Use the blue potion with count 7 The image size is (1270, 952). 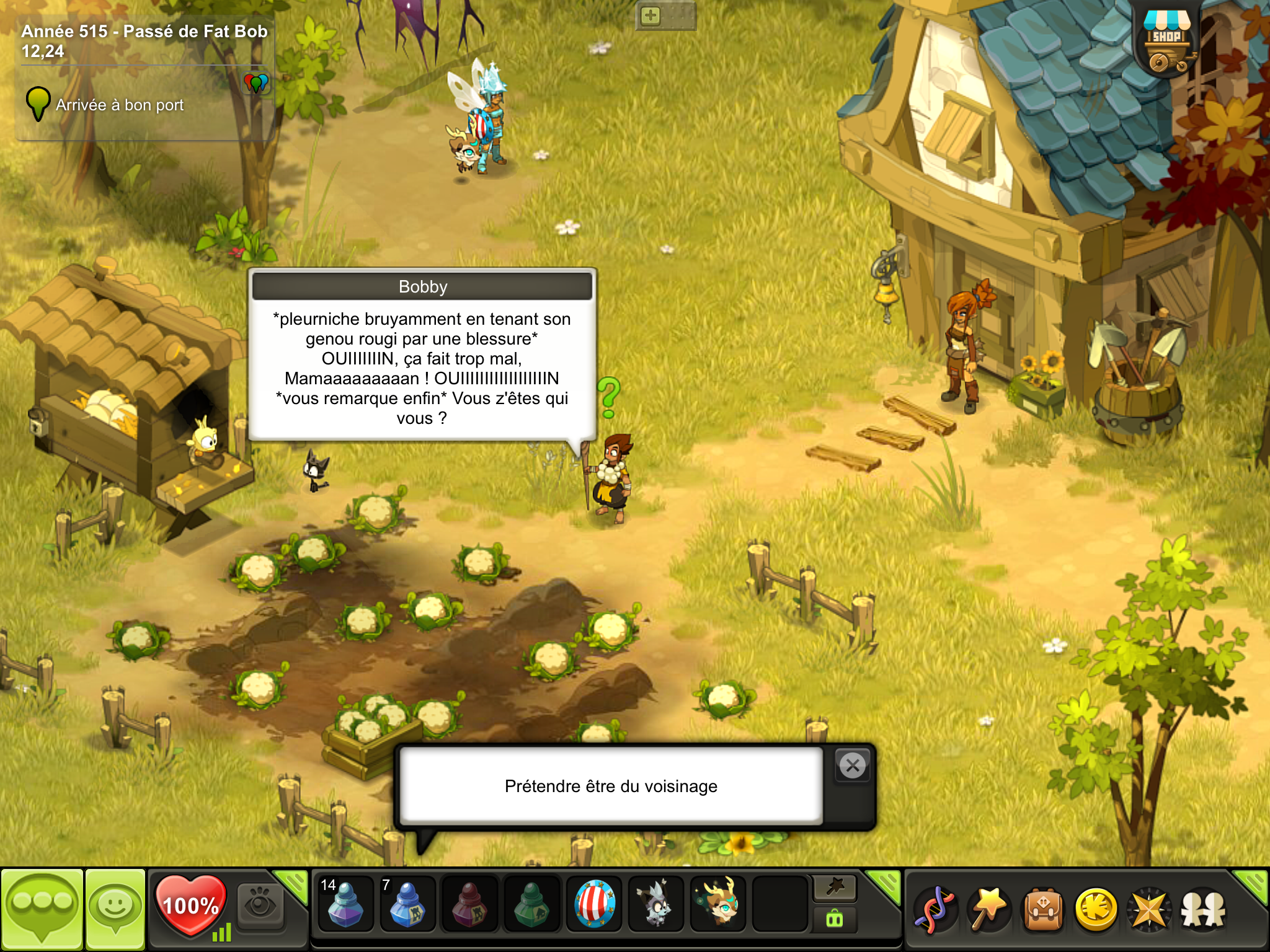pyautogui.click(x=407, y=905)
